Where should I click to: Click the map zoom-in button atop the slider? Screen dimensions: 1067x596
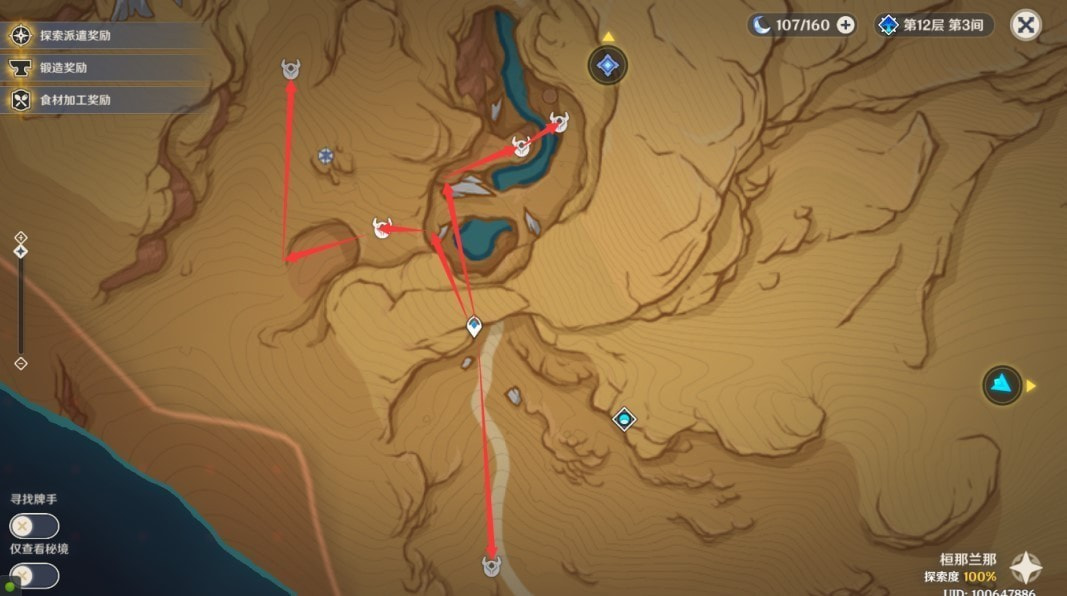pyautogui.click(x=21, y=237)
